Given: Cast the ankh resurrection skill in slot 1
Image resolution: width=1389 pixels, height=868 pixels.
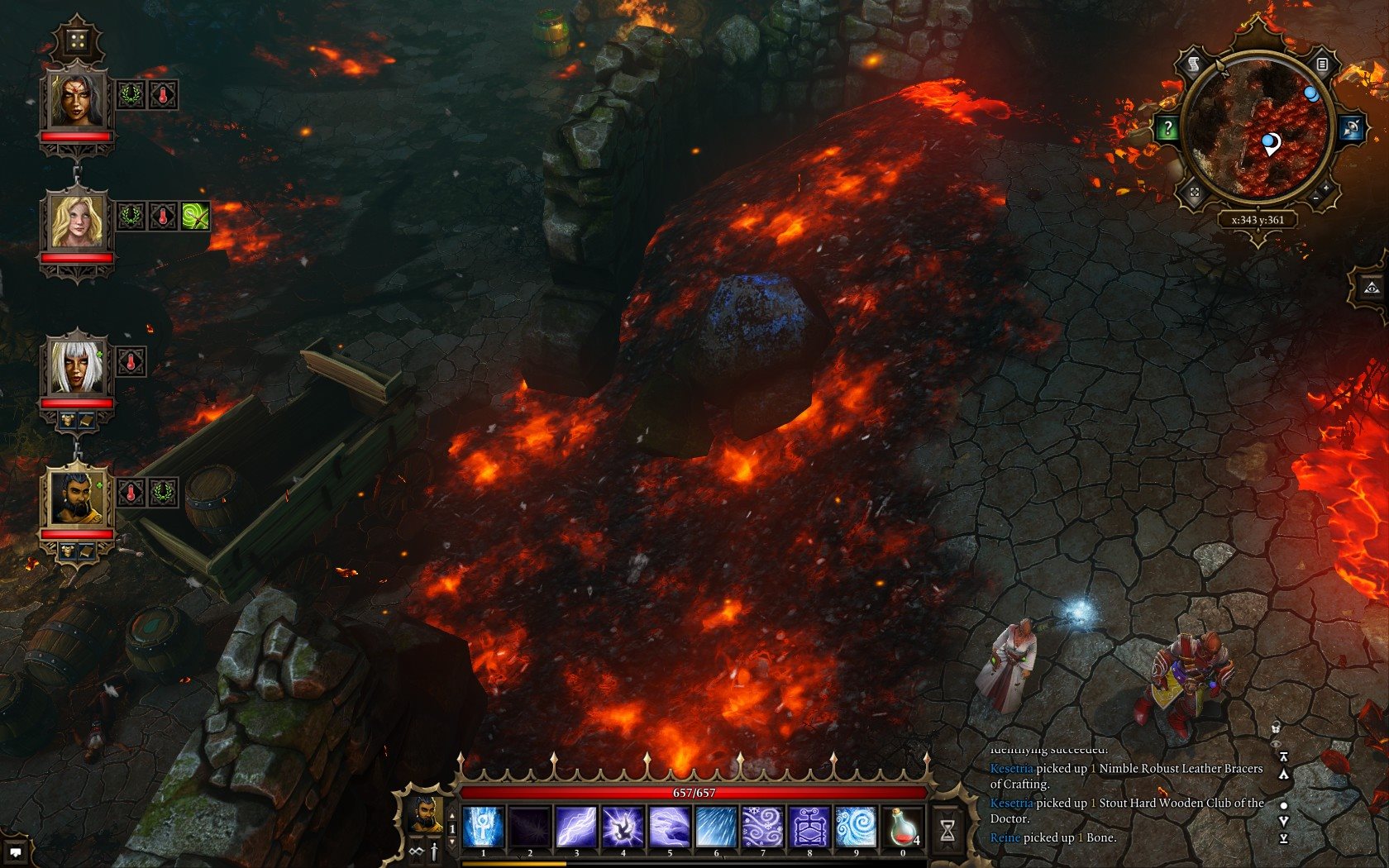Looking at the screenshot, I should 484,827.
